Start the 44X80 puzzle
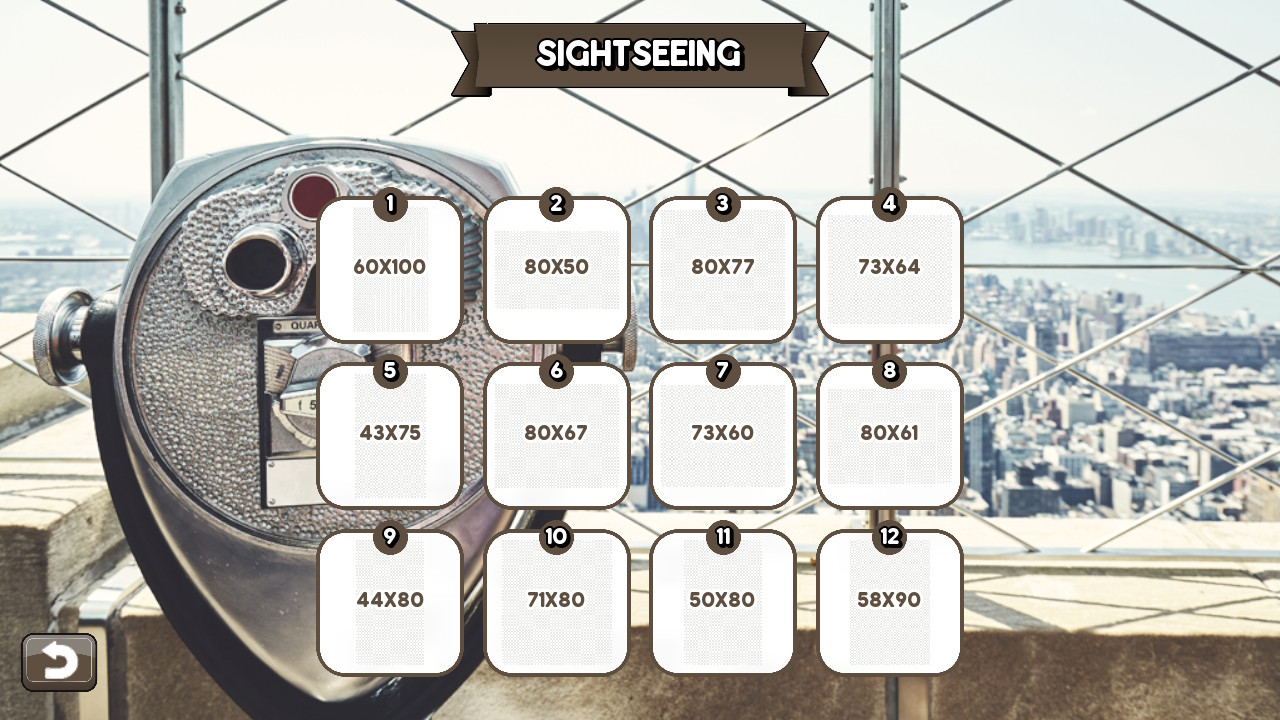Viewport: 1280px width, 720px height. [x=389, y=600]
